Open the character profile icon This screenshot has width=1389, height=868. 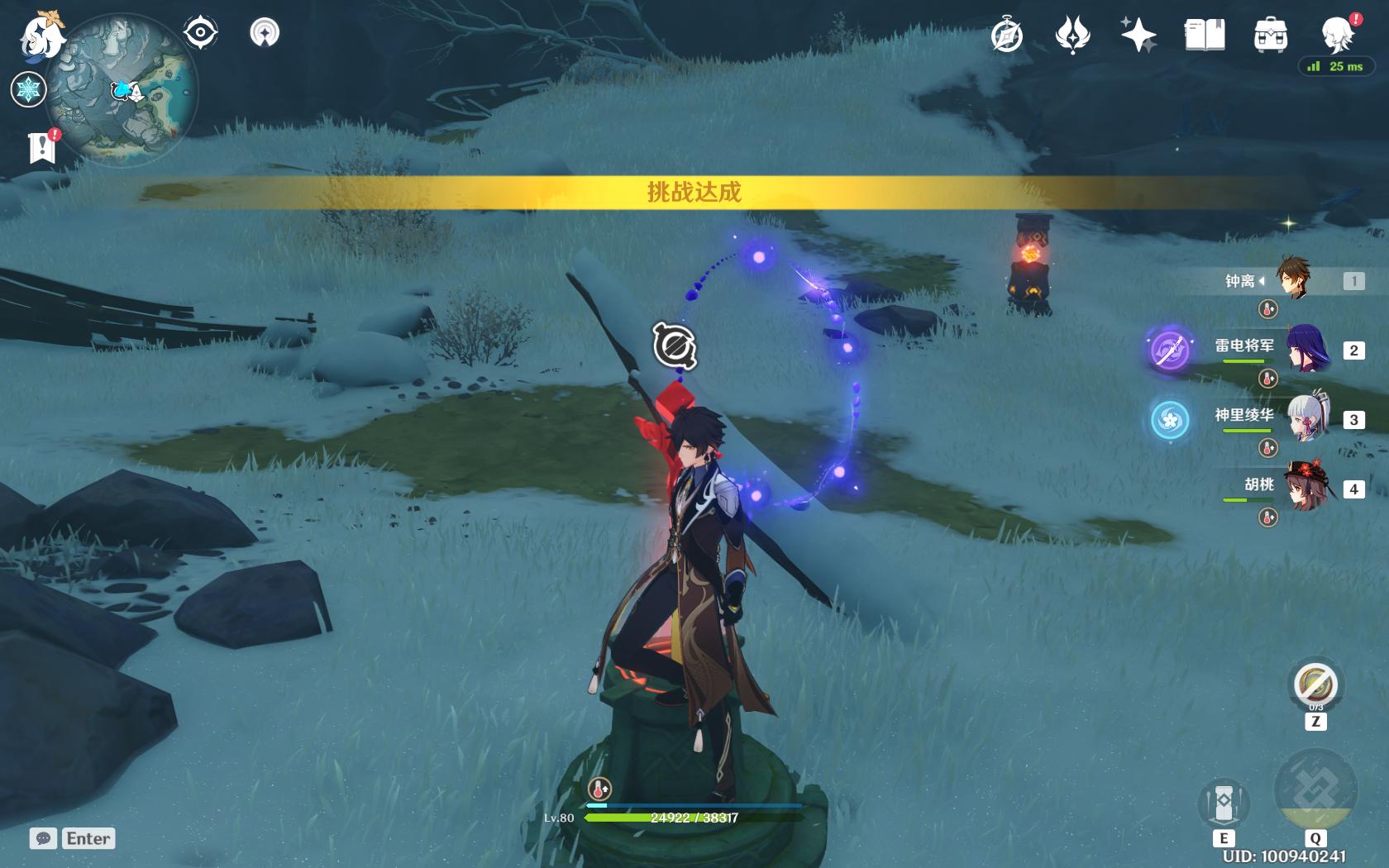(x=1337, y=36)
